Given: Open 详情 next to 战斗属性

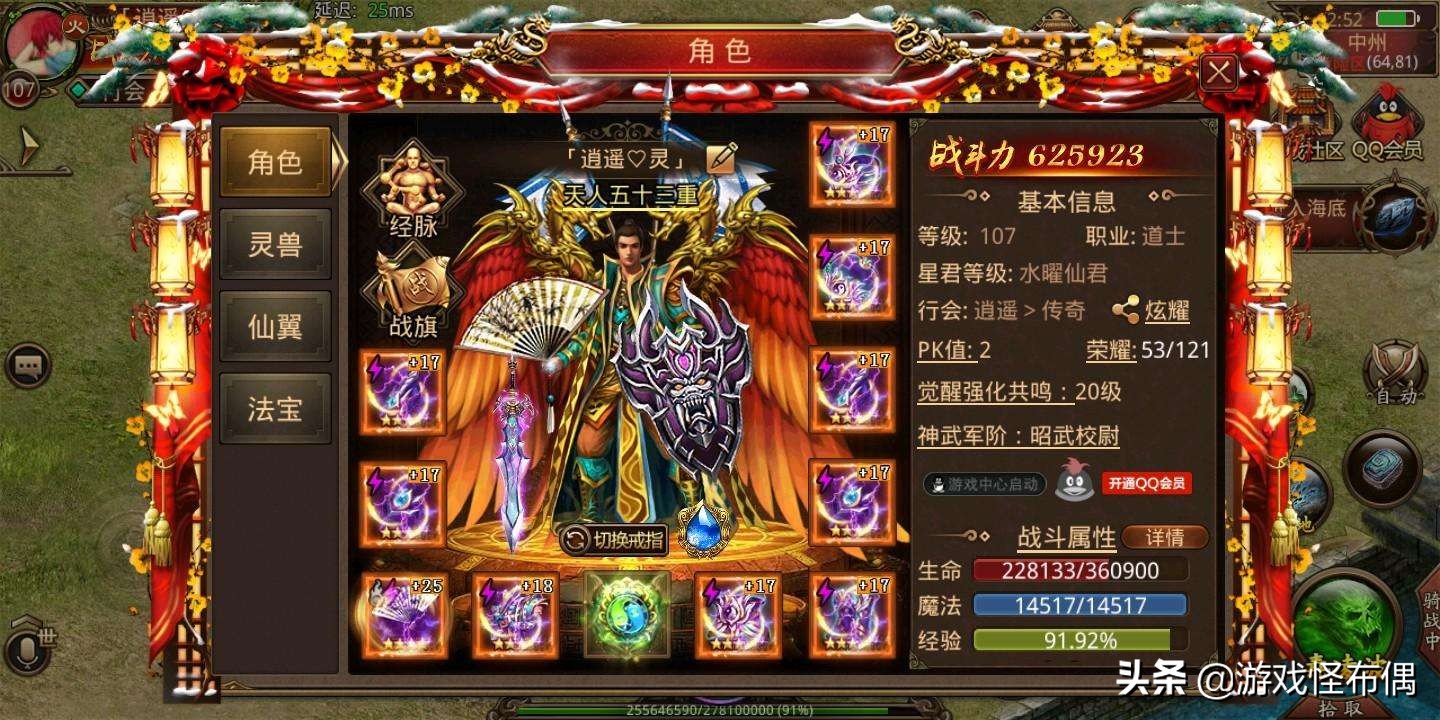Looking at the screenshot, I should click(1163, 537).
